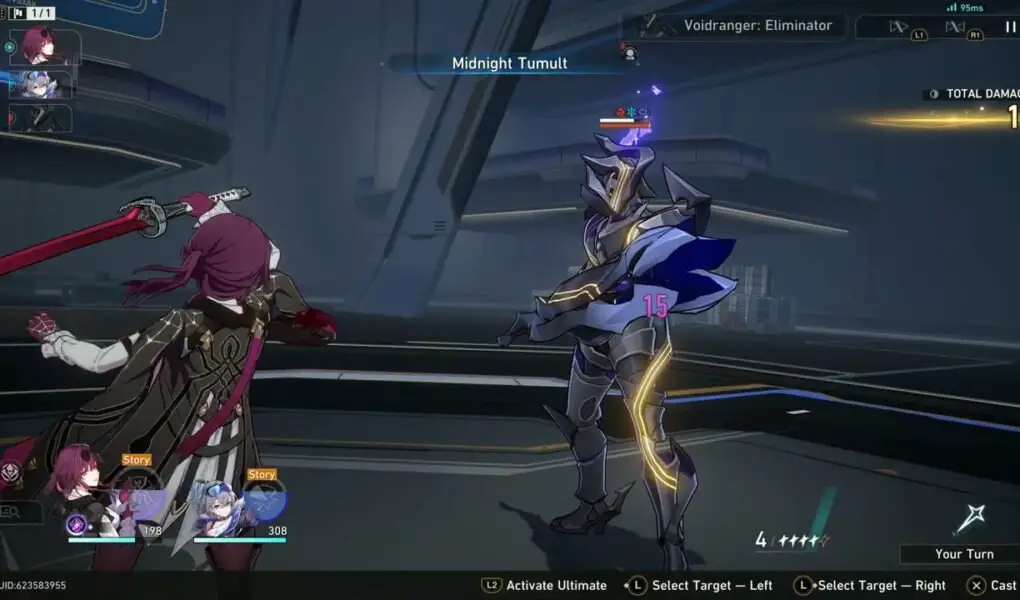Image resolution: width=1020 pixels, height=600 pixels.
Task: Toggle the auto-battle icon
Action: coord(955,27)
